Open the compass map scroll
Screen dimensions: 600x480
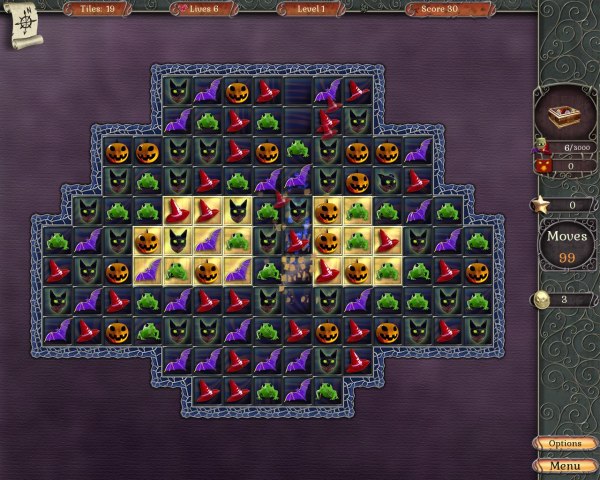click(x=26, y=24)
